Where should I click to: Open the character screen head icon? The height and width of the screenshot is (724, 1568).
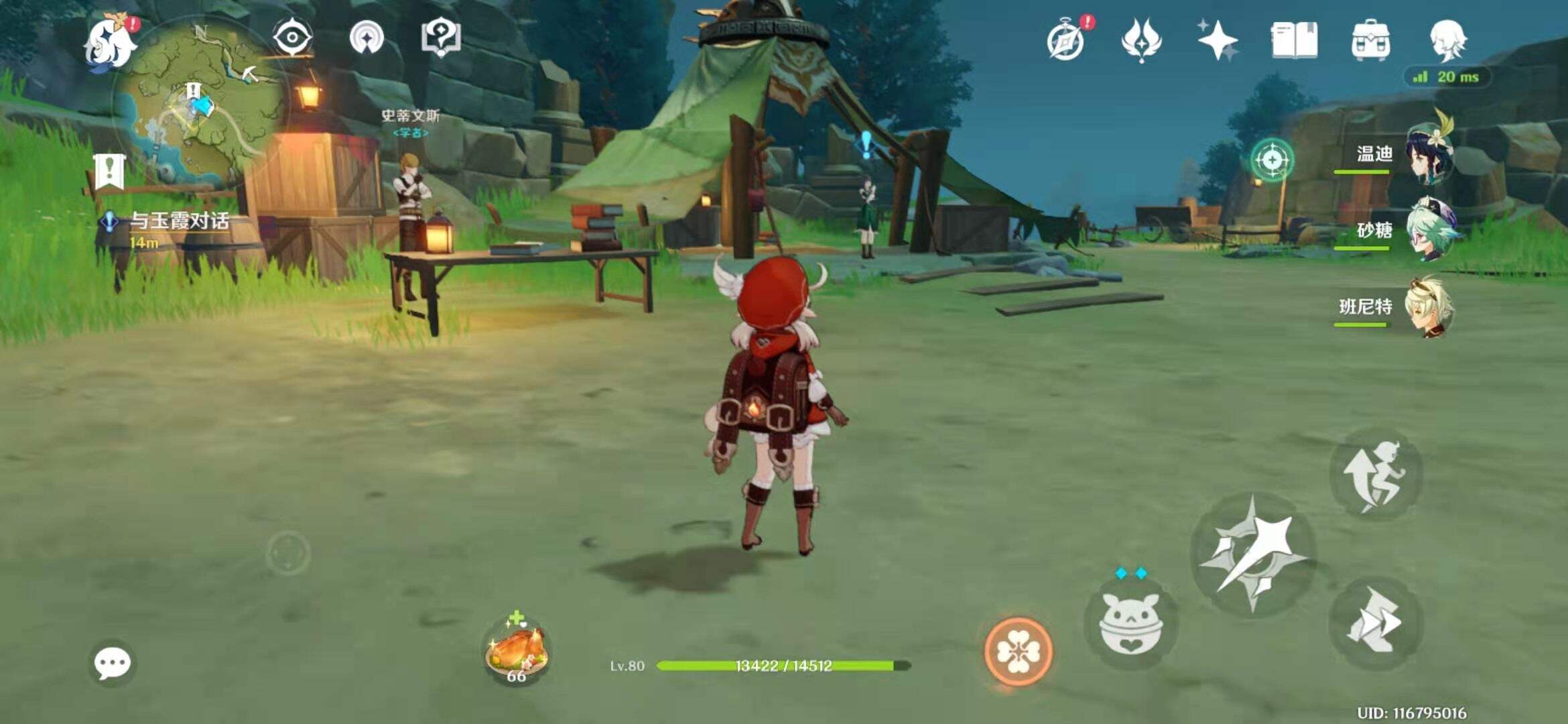click(x=1448, y=40)
